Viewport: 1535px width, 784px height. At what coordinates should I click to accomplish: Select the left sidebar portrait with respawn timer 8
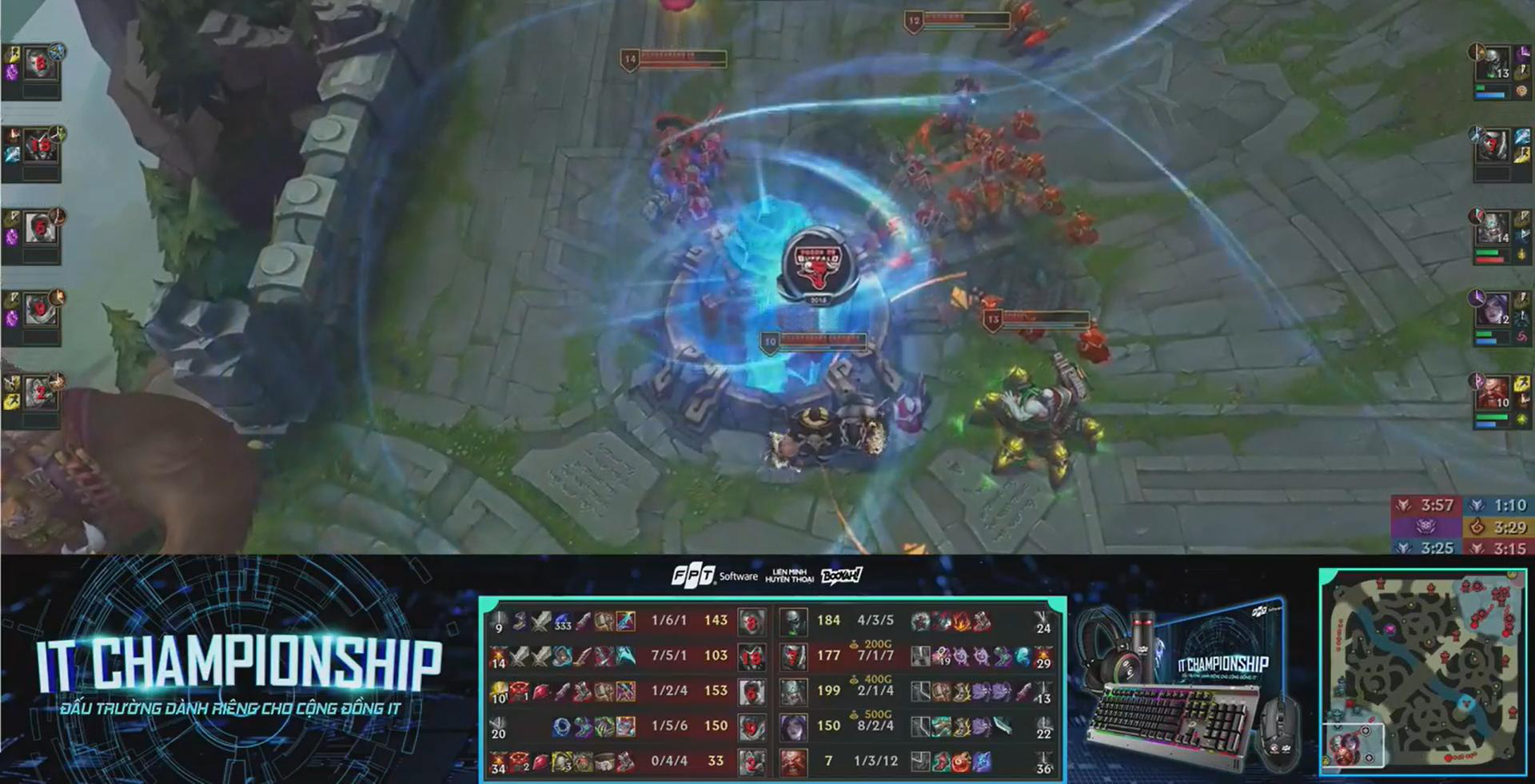coord(38,64)
